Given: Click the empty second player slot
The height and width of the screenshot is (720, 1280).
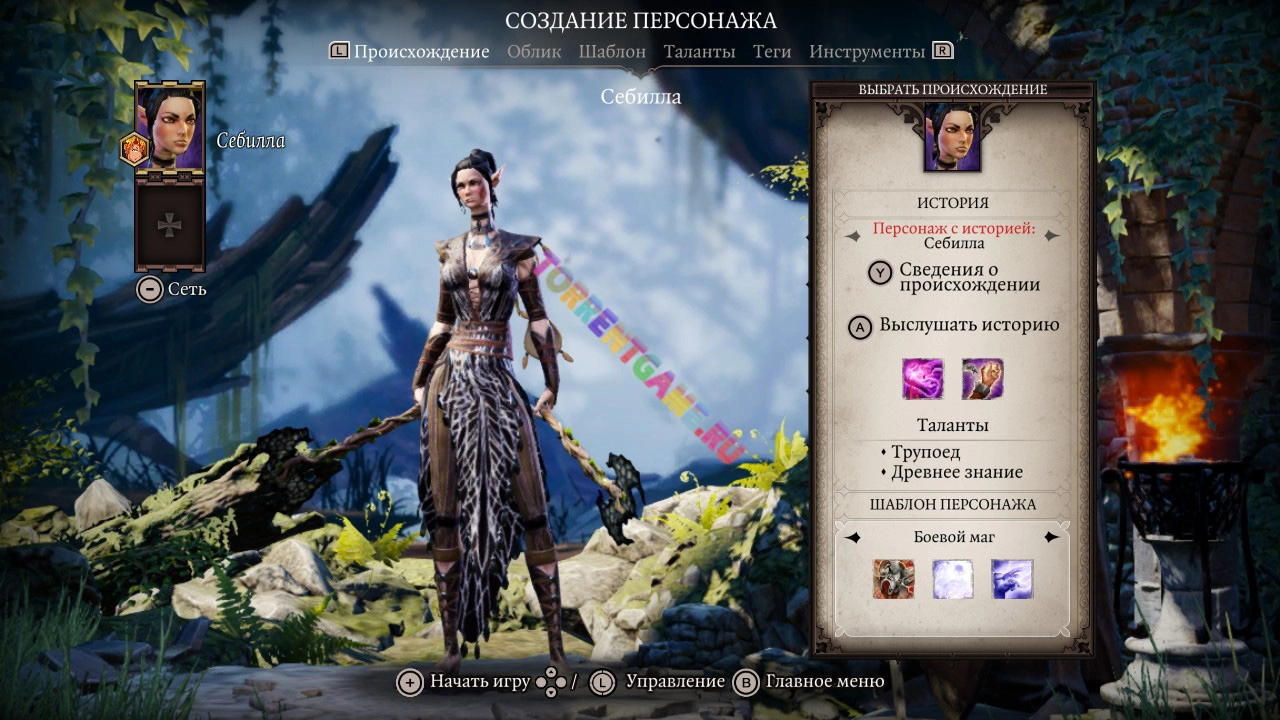Looking at the screenshot, I should 171,226.
